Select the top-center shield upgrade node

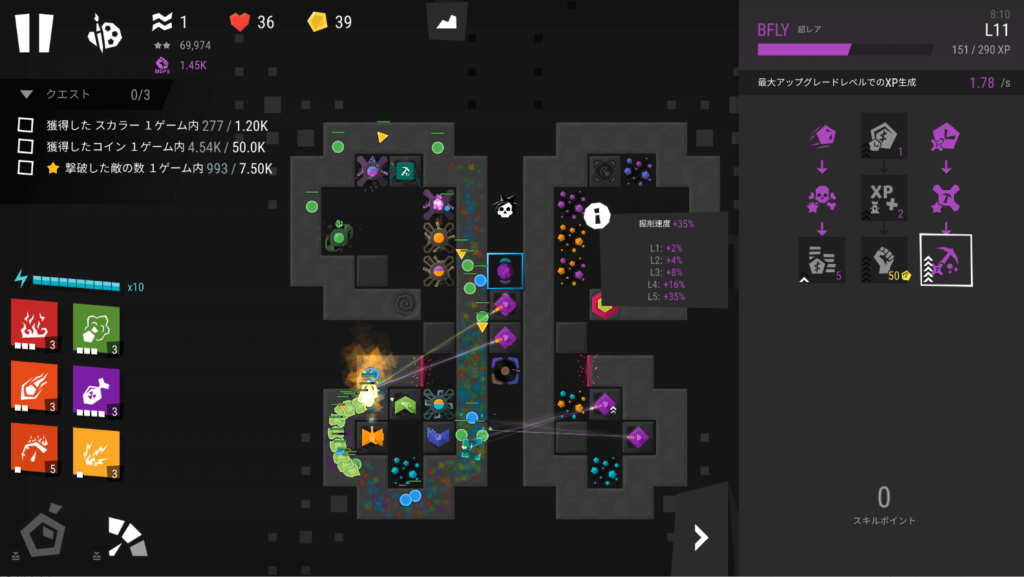pyautogui.click(x=883, y=136)
